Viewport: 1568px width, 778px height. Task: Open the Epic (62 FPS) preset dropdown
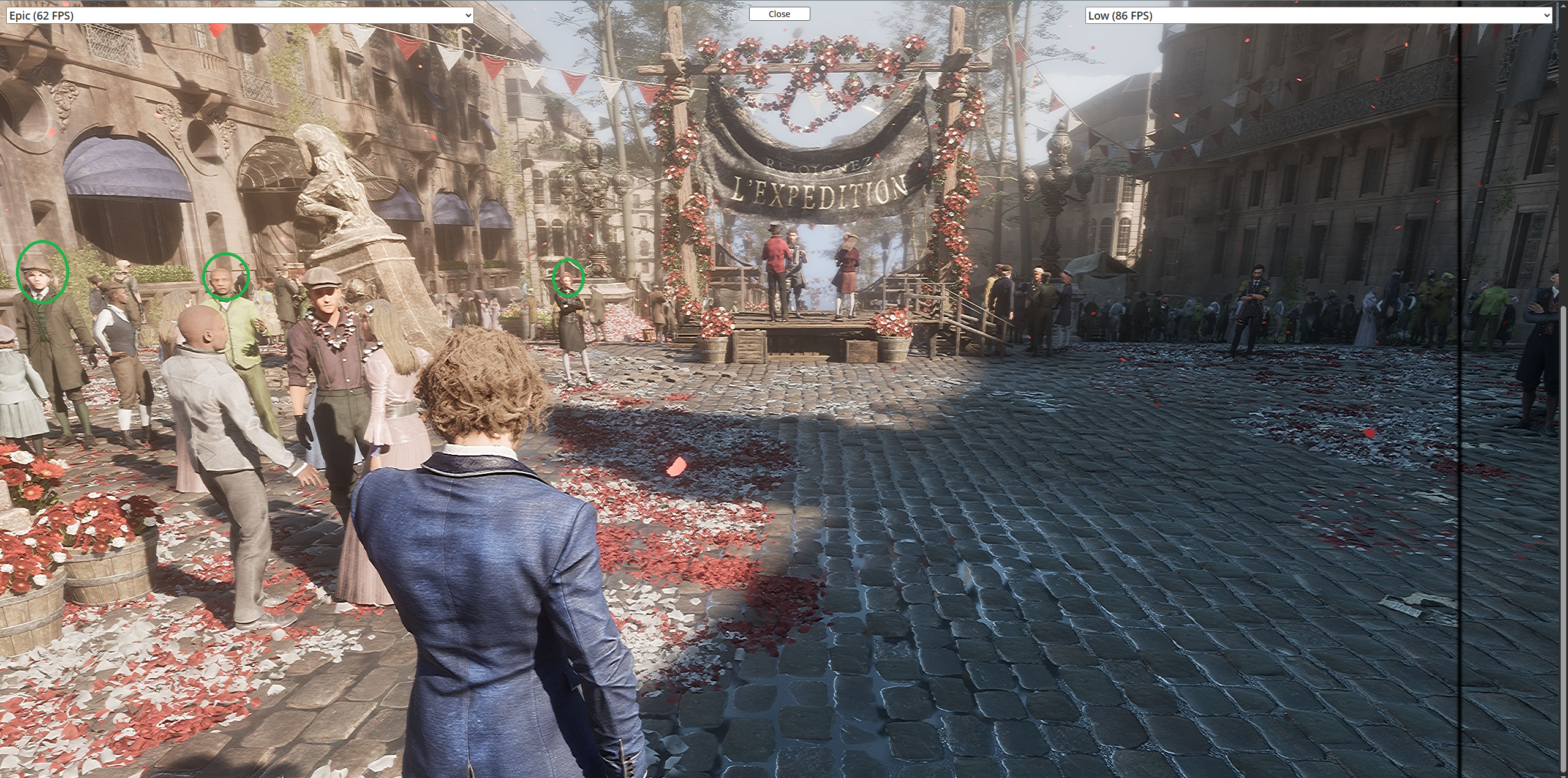[239, 15]
